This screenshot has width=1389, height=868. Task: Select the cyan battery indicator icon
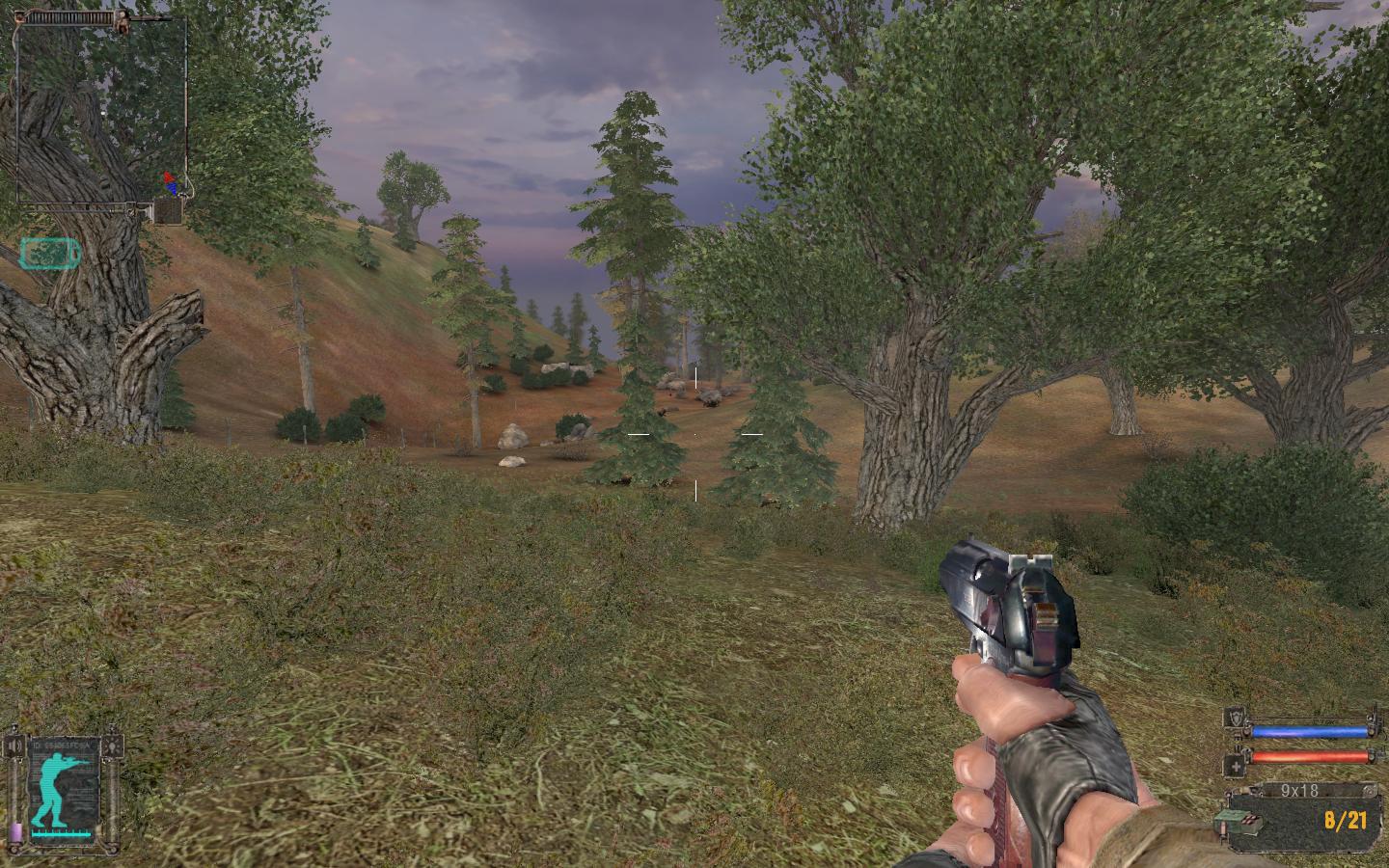tap(49, 254)
